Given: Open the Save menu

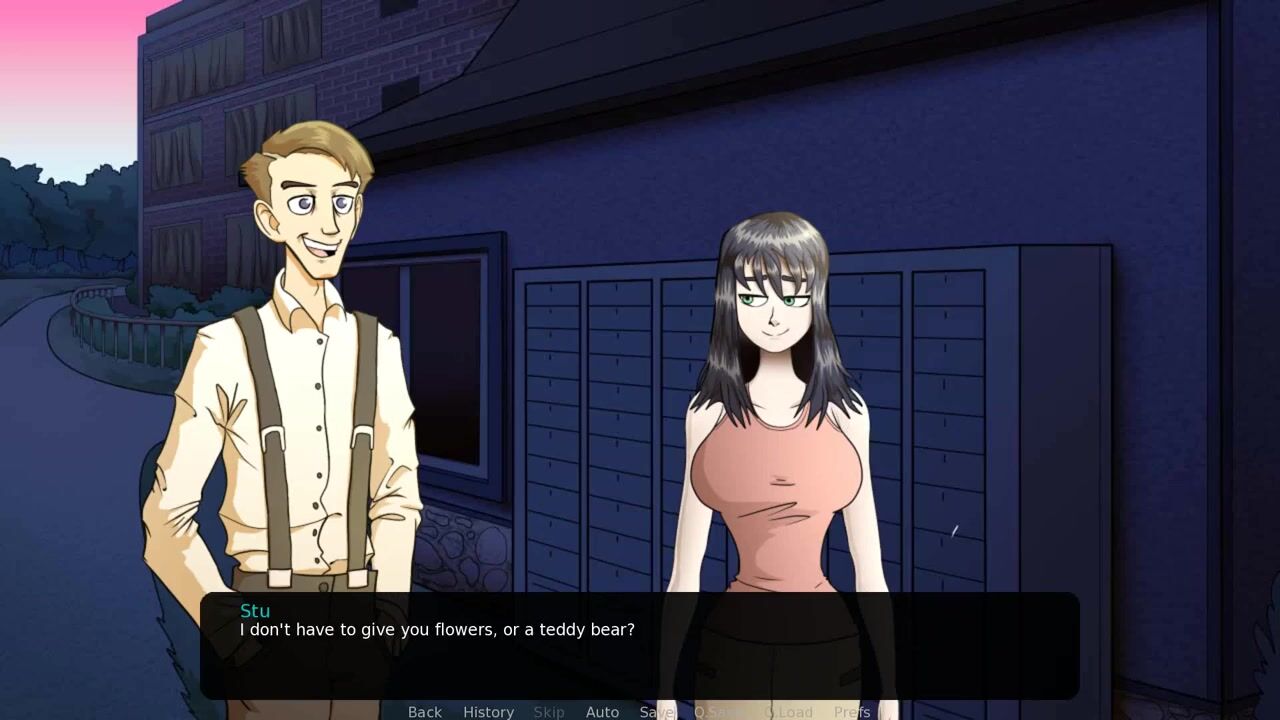Looking at the screenshot, I should pyautogui.click(x=657, y=711).
